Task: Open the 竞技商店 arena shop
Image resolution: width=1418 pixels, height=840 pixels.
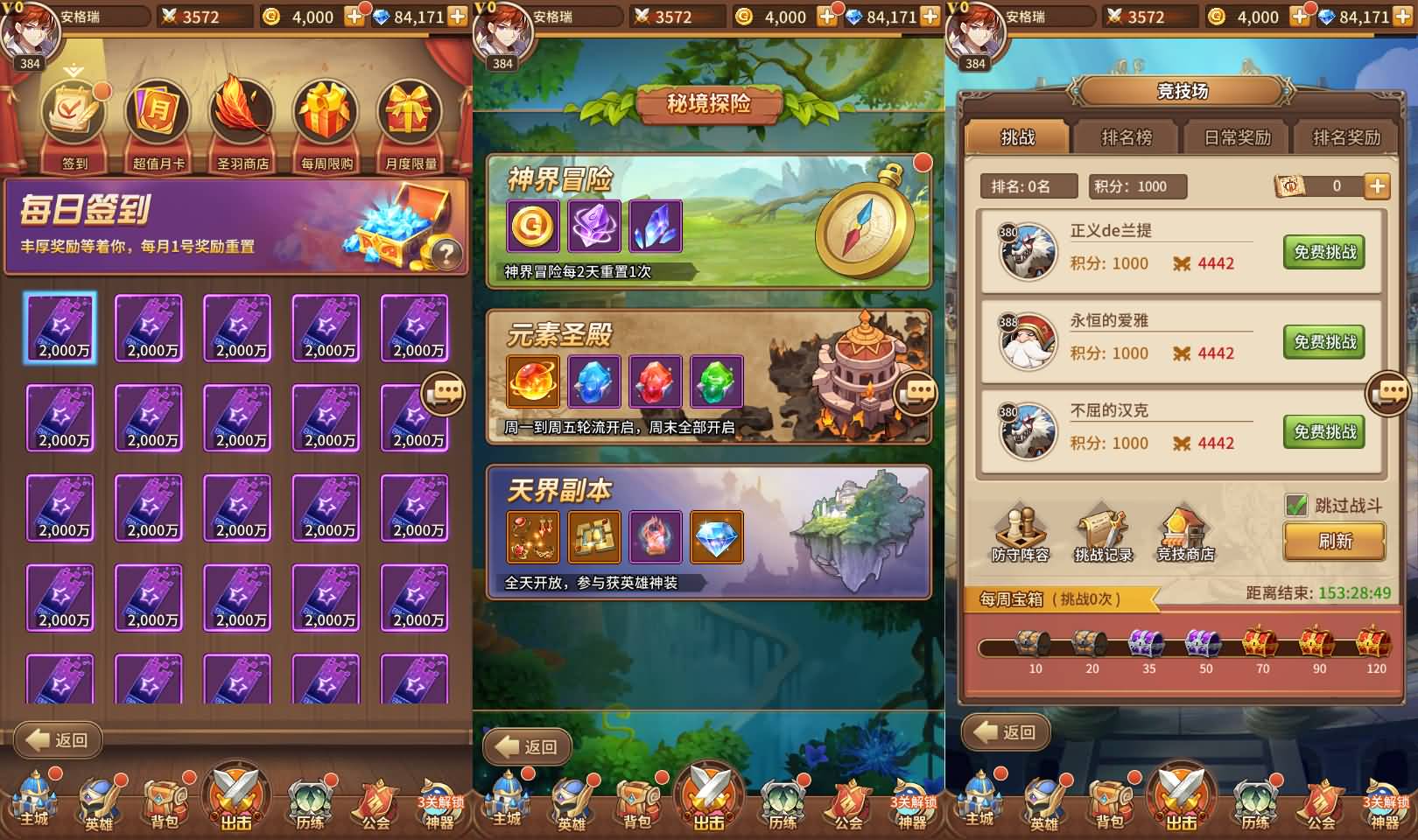Action: click(1185, 533)
